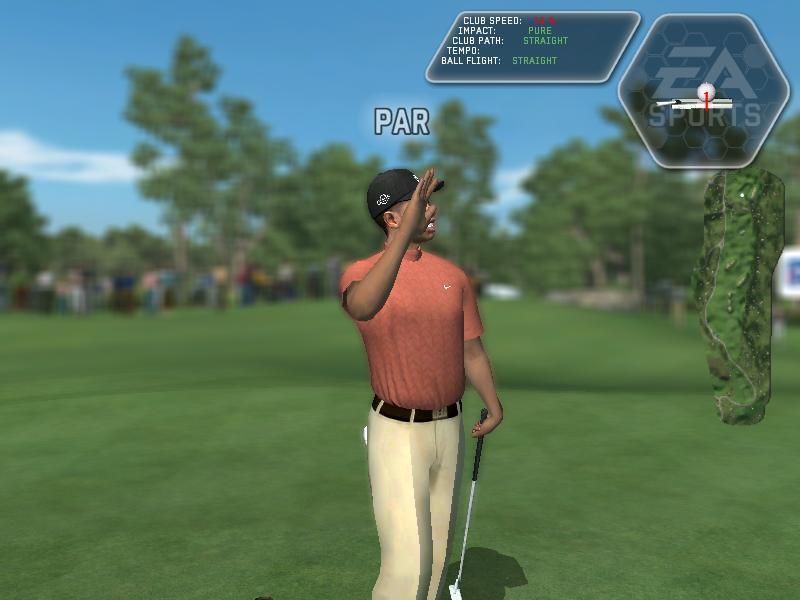Screen dimensions: 800x600
Task: Open the swing feedback panel
Action: point(532,46)
